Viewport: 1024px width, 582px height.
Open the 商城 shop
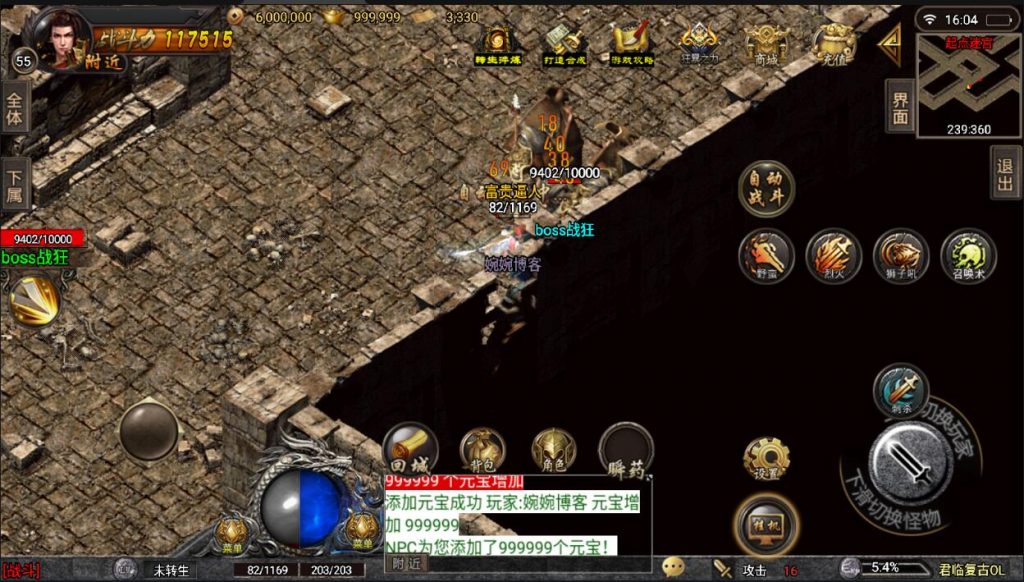tap(766, 44)
